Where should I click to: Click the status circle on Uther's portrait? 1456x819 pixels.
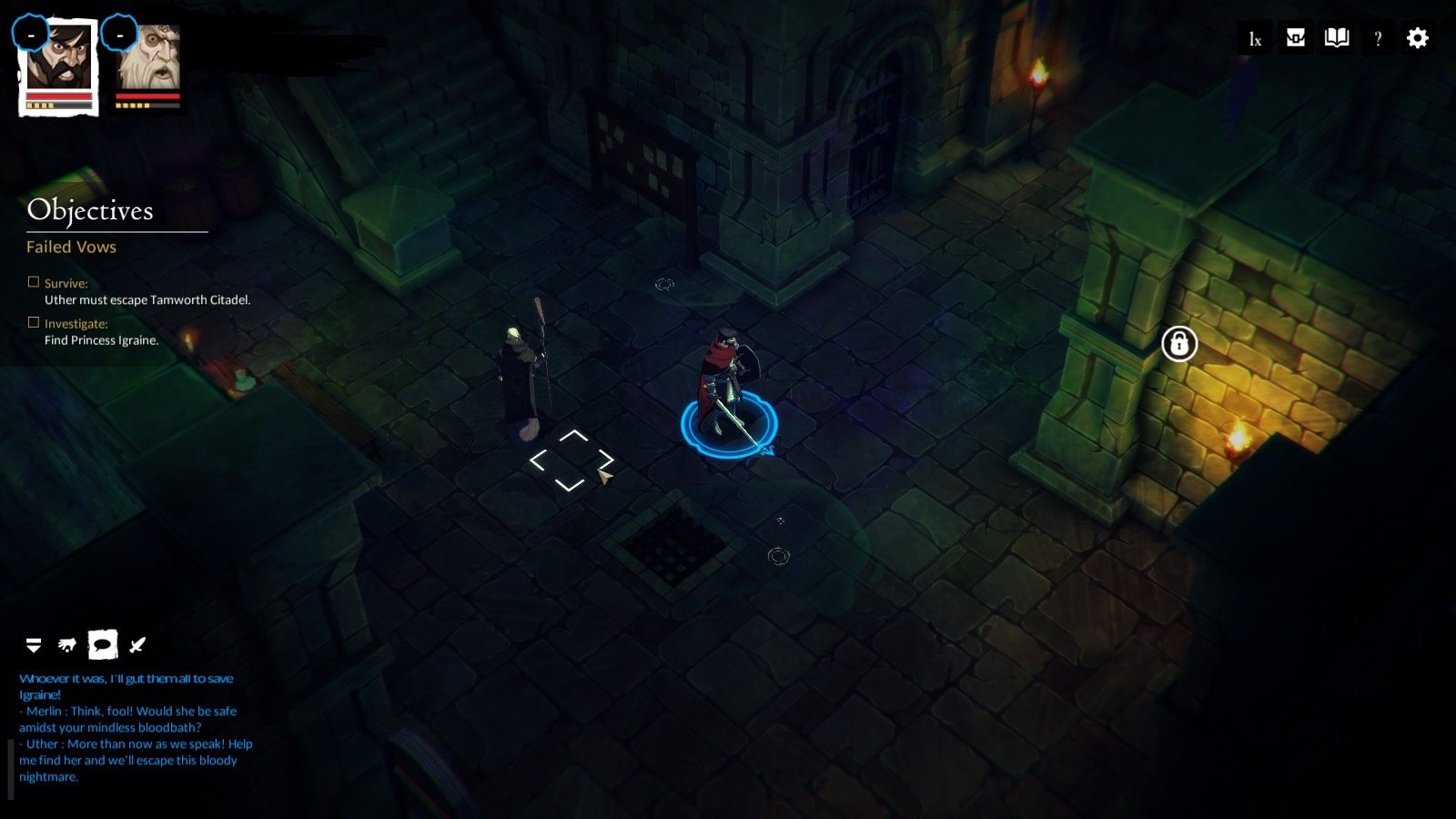(33, 34)
